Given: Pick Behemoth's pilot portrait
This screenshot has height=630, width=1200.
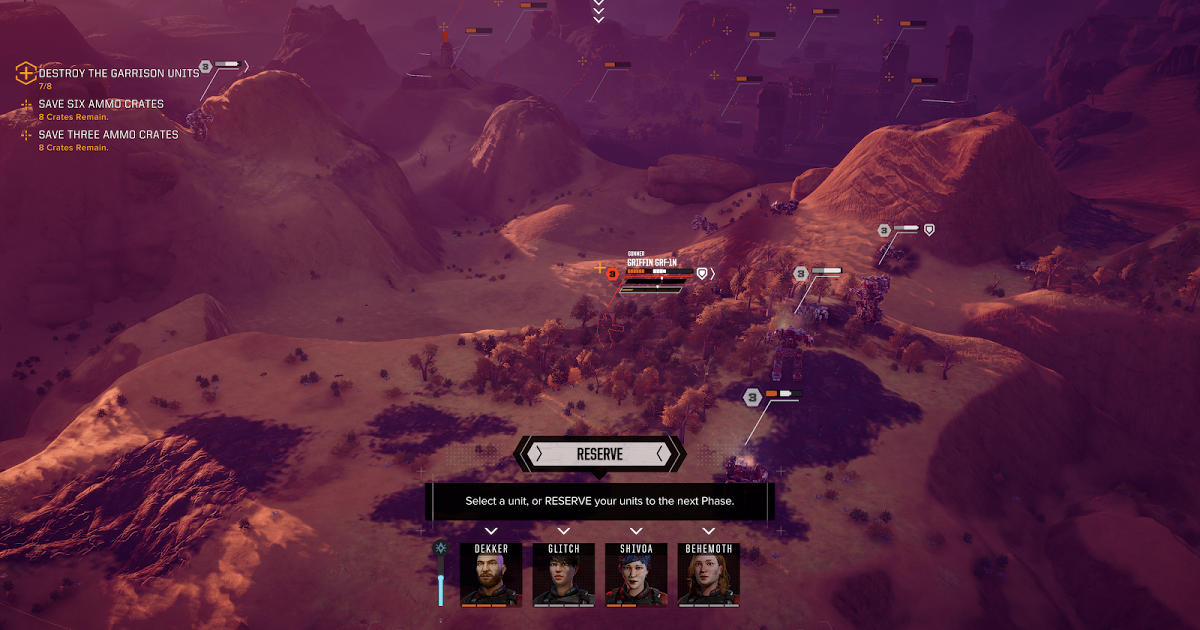Looking at the screenshot, I should point(709,574).
